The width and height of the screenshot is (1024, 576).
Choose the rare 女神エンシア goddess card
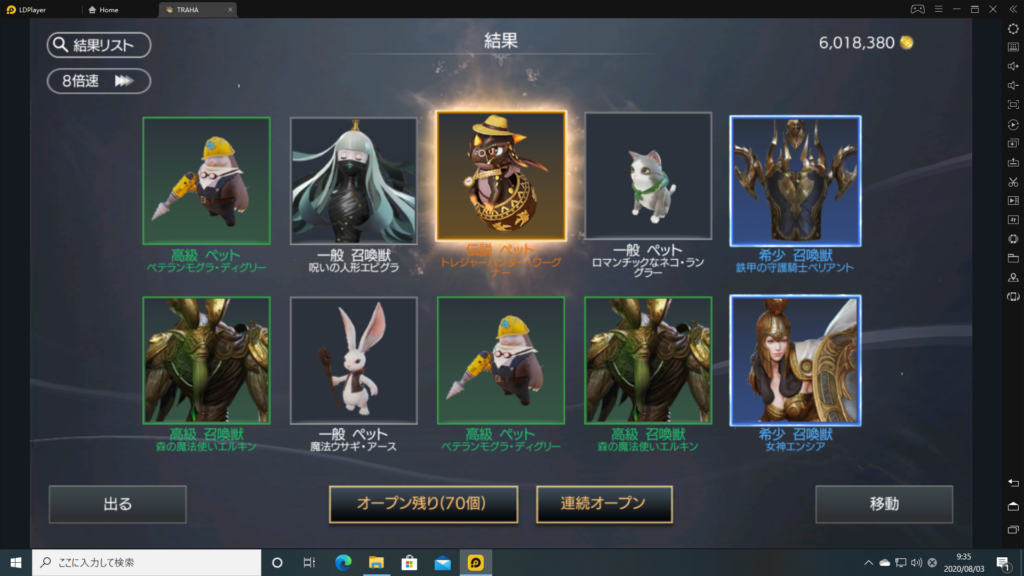(x=795, y=360)
